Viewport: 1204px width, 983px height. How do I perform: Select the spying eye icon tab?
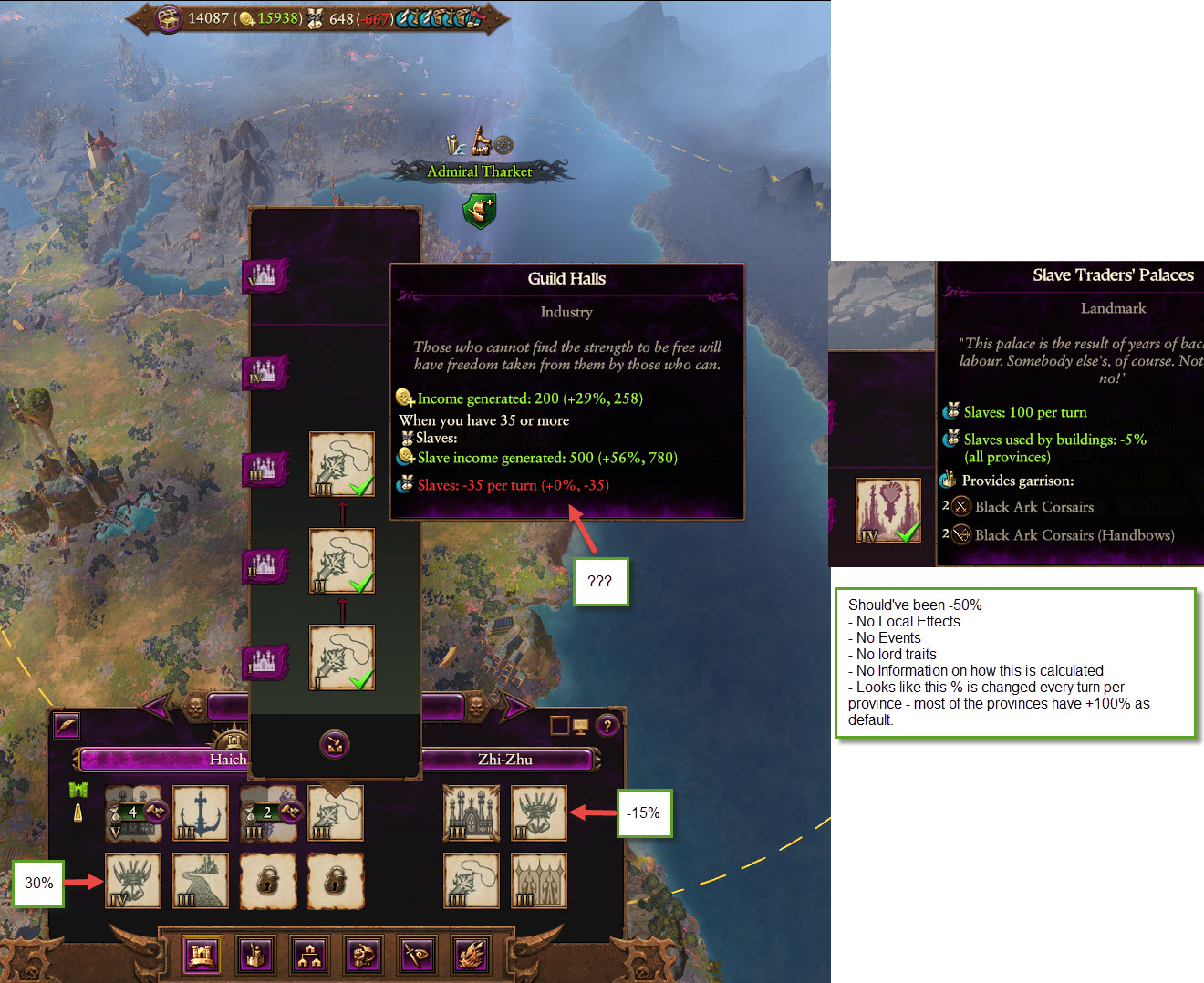click(417, 955)
